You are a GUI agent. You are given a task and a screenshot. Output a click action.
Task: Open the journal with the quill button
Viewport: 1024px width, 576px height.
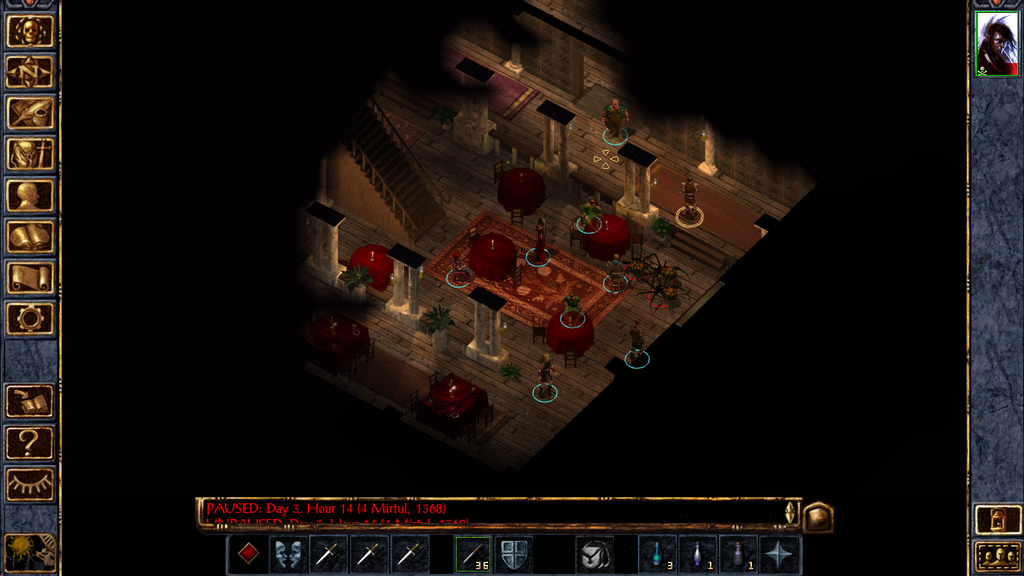tap(30, 113)
